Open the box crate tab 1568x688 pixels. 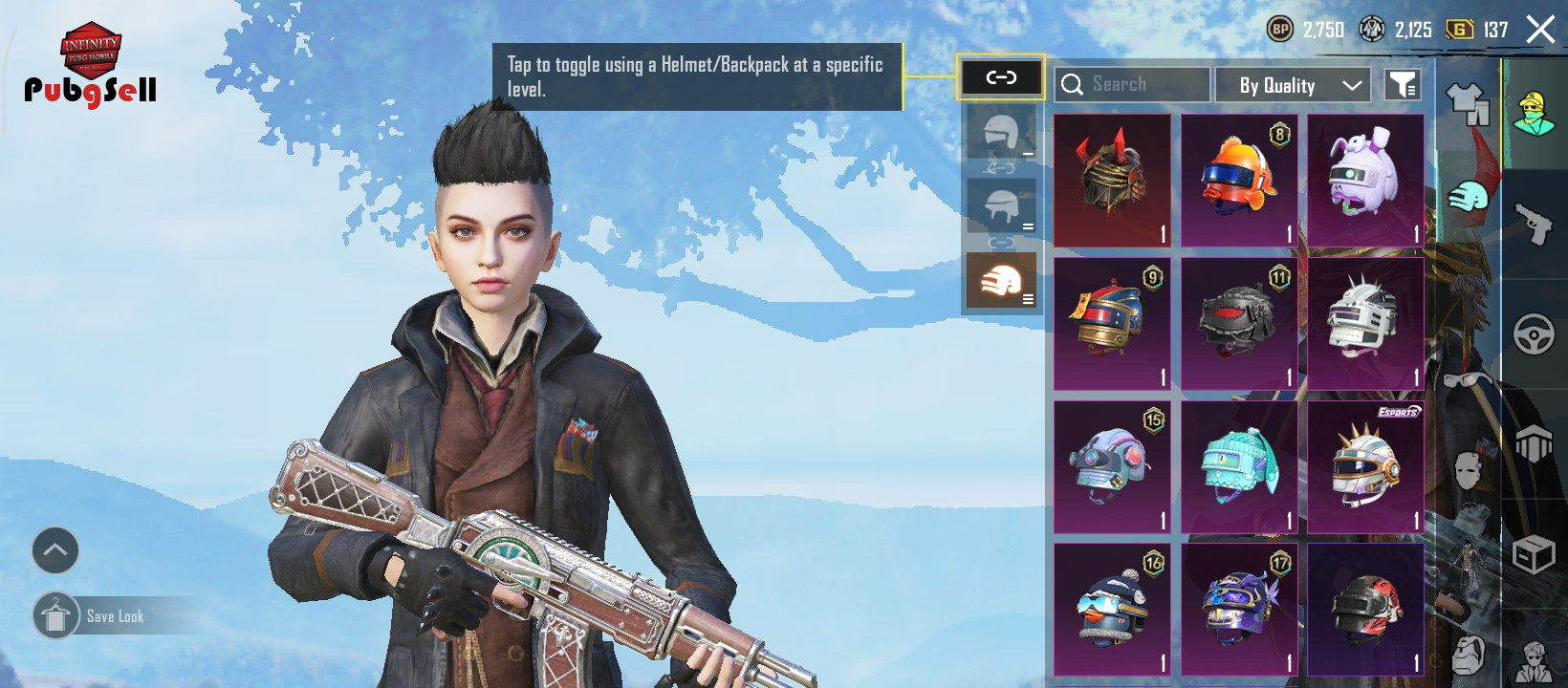tap(1535, 554)
